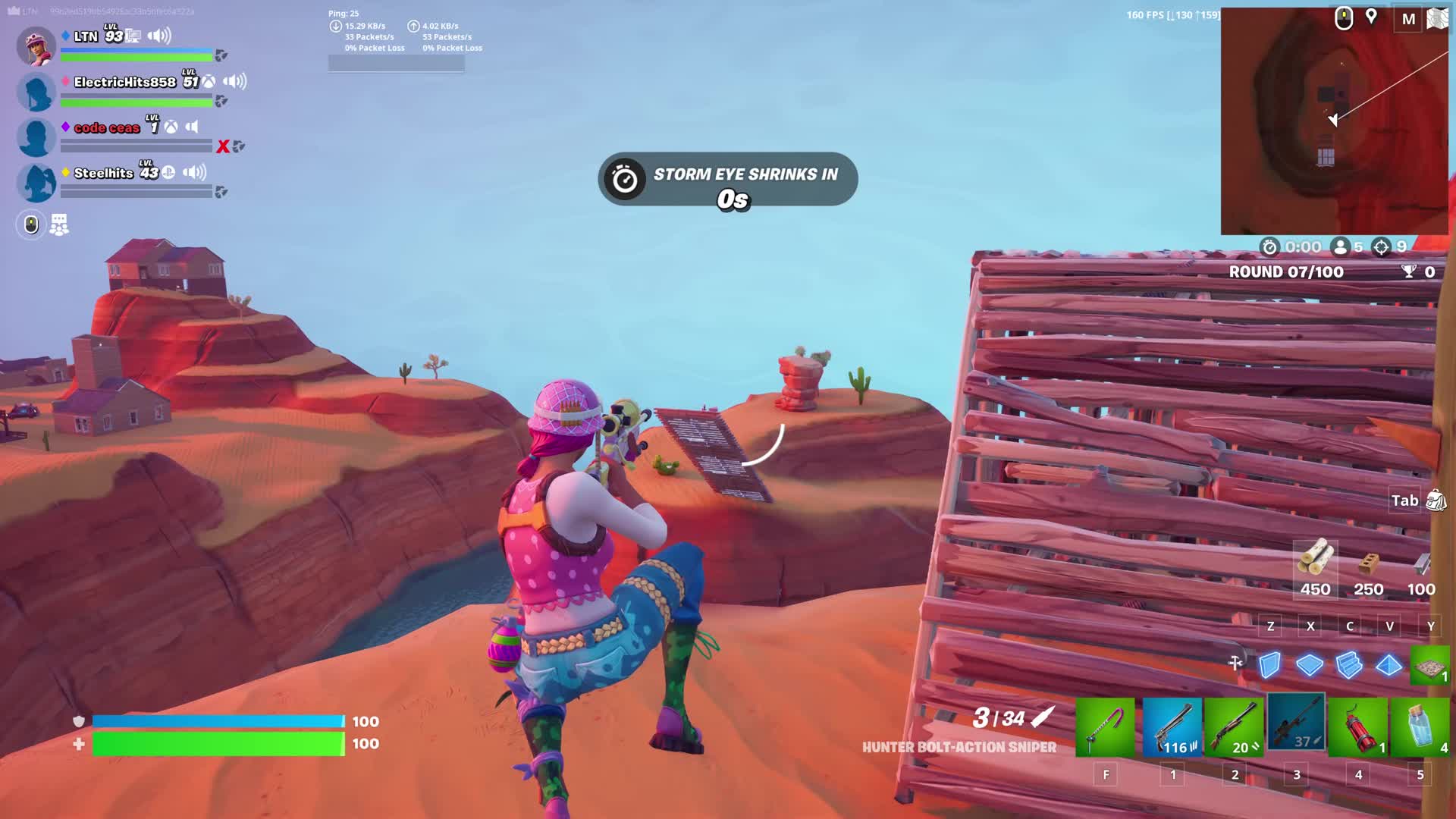Click the place marker pin icon above minimap

click(x=1373, y=17)
